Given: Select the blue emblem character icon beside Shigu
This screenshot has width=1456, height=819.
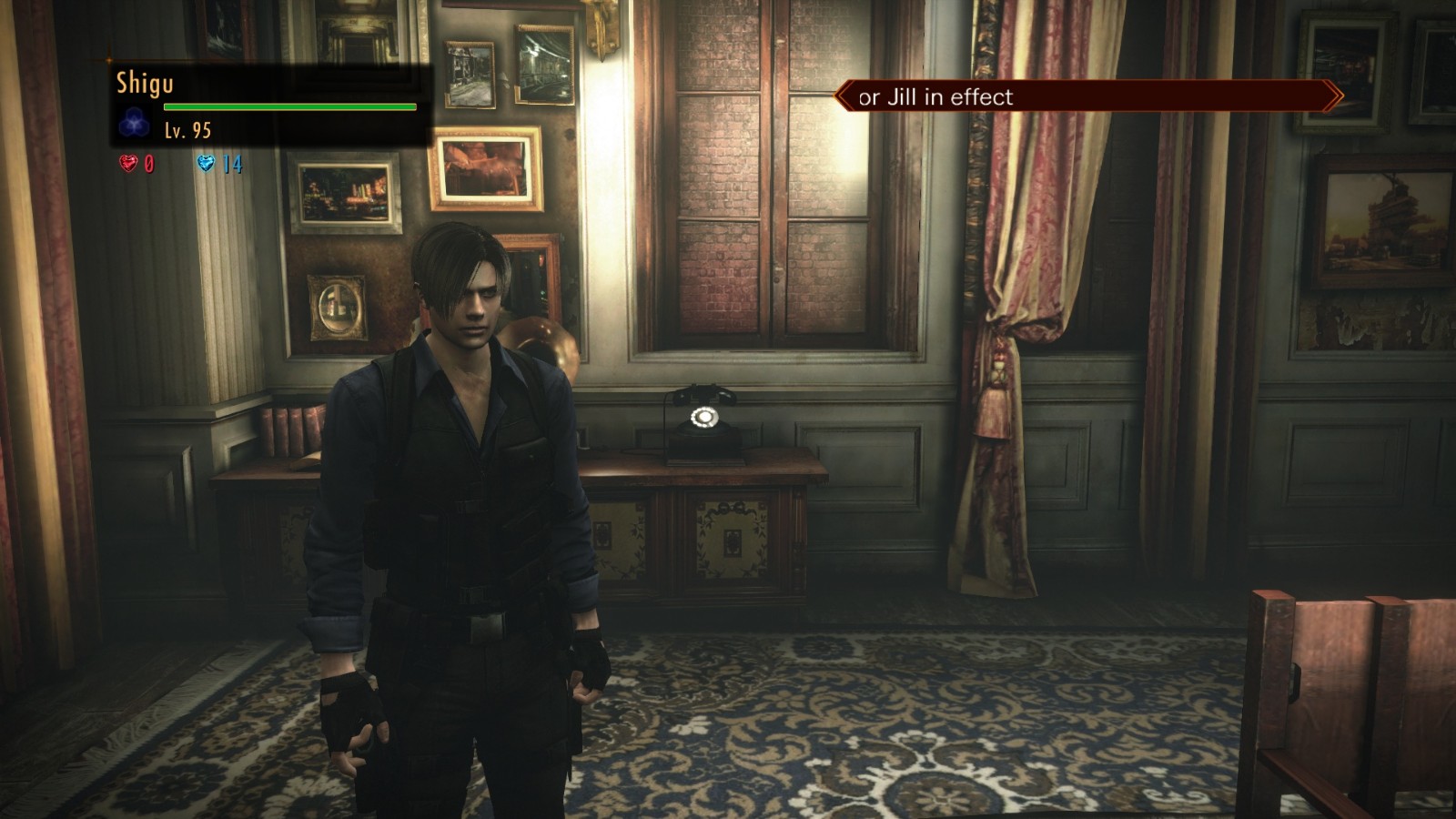Looking at the screenshot, I should click(135, 121).
